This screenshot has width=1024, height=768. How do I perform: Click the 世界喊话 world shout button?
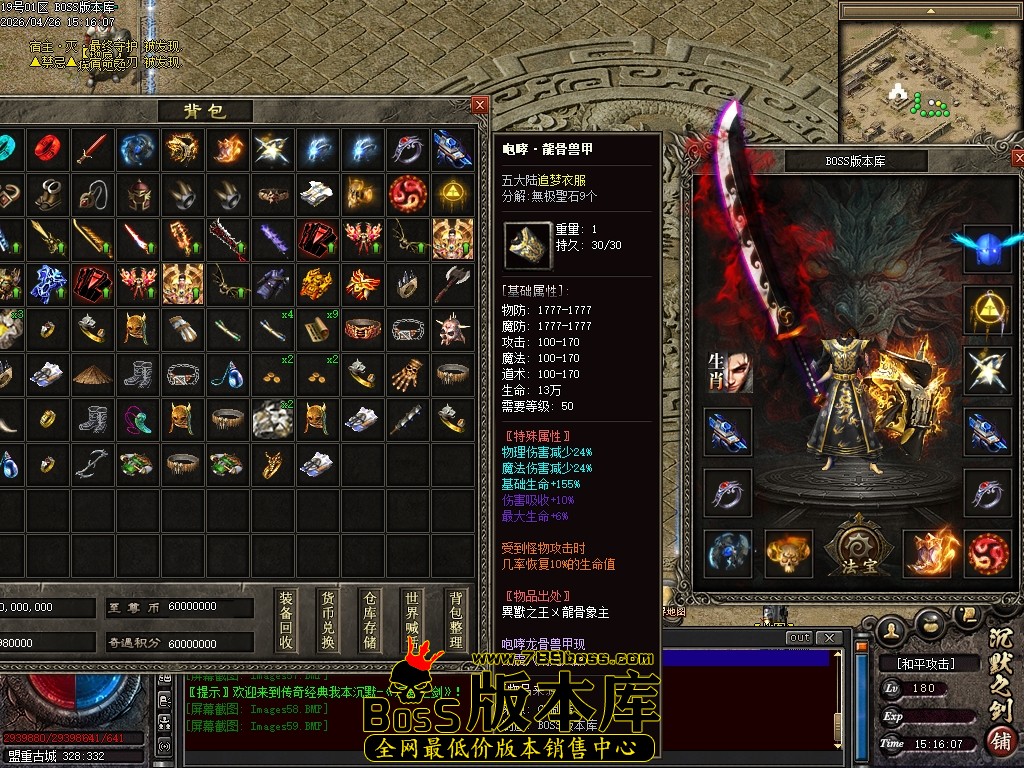click(412, 619)
